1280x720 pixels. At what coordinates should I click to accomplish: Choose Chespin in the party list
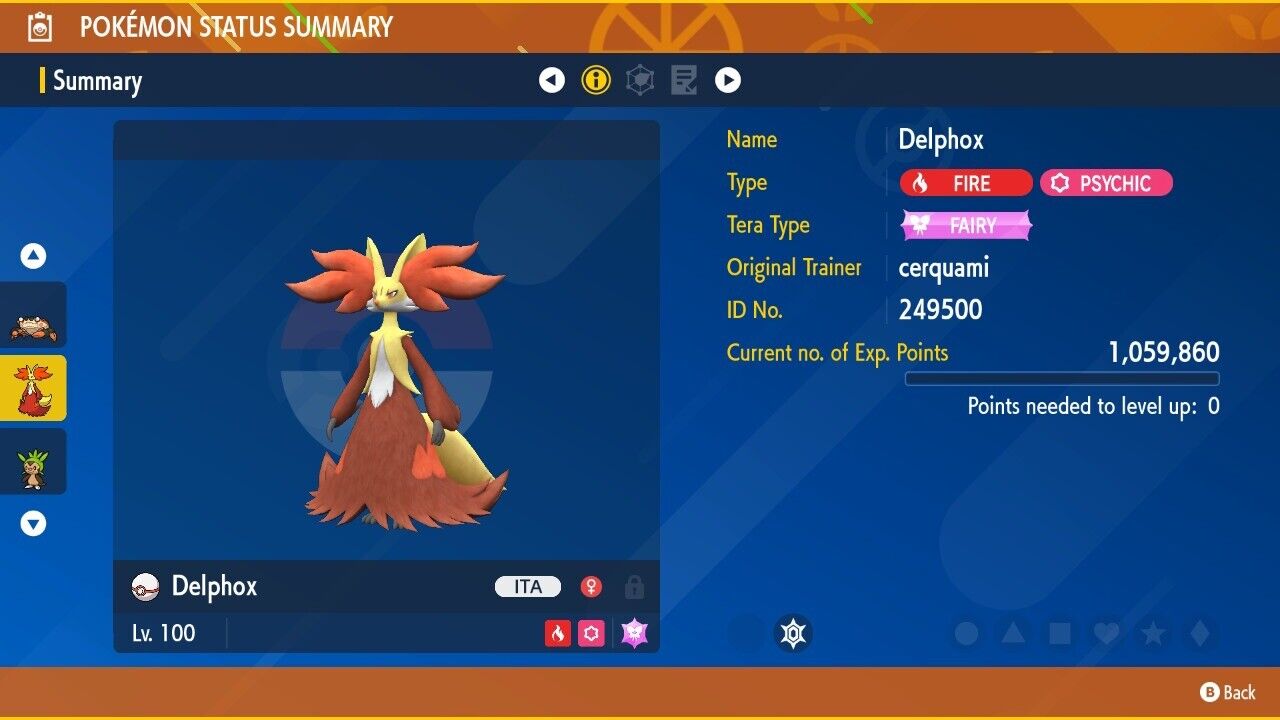(33, 461)
